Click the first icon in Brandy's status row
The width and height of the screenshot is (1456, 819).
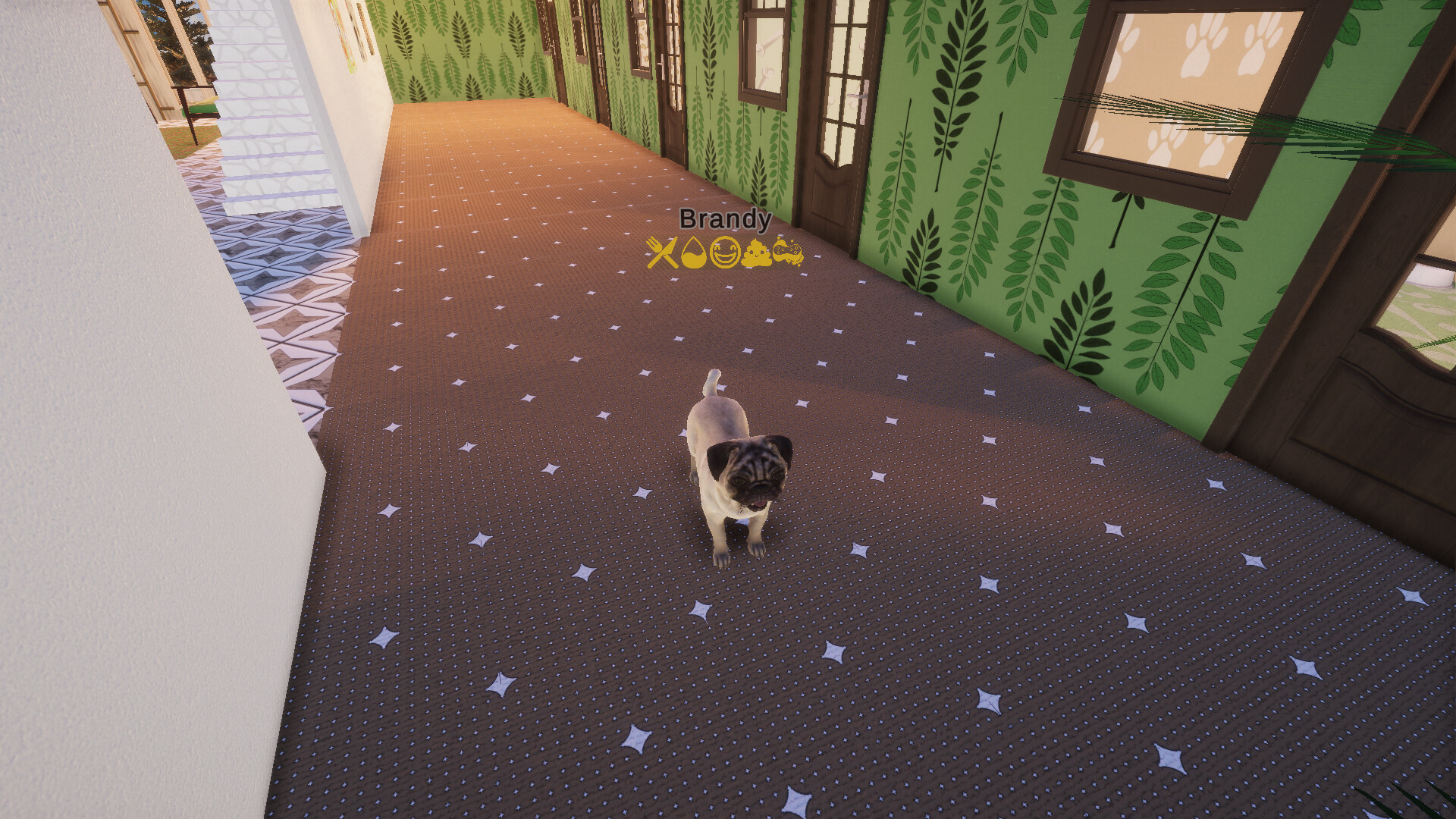pyautogui.click(x=663, y=251)
